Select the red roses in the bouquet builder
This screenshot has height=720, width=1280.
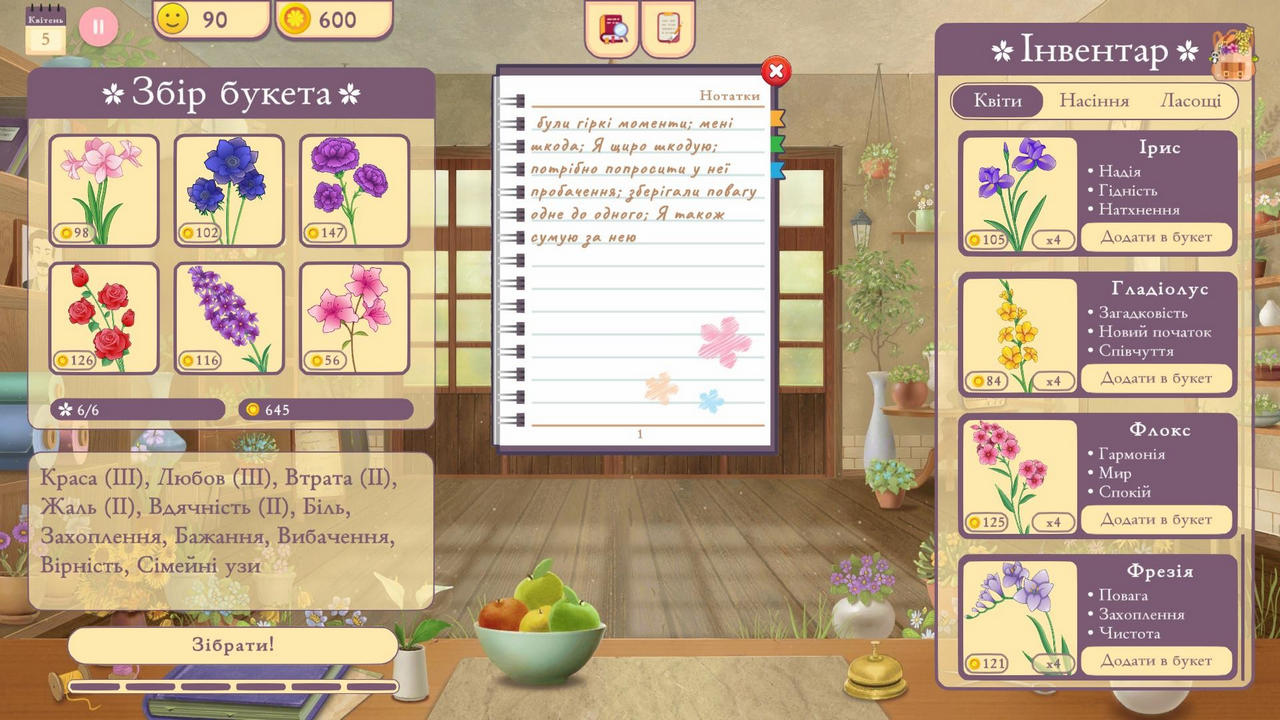(x=103, y=317)
